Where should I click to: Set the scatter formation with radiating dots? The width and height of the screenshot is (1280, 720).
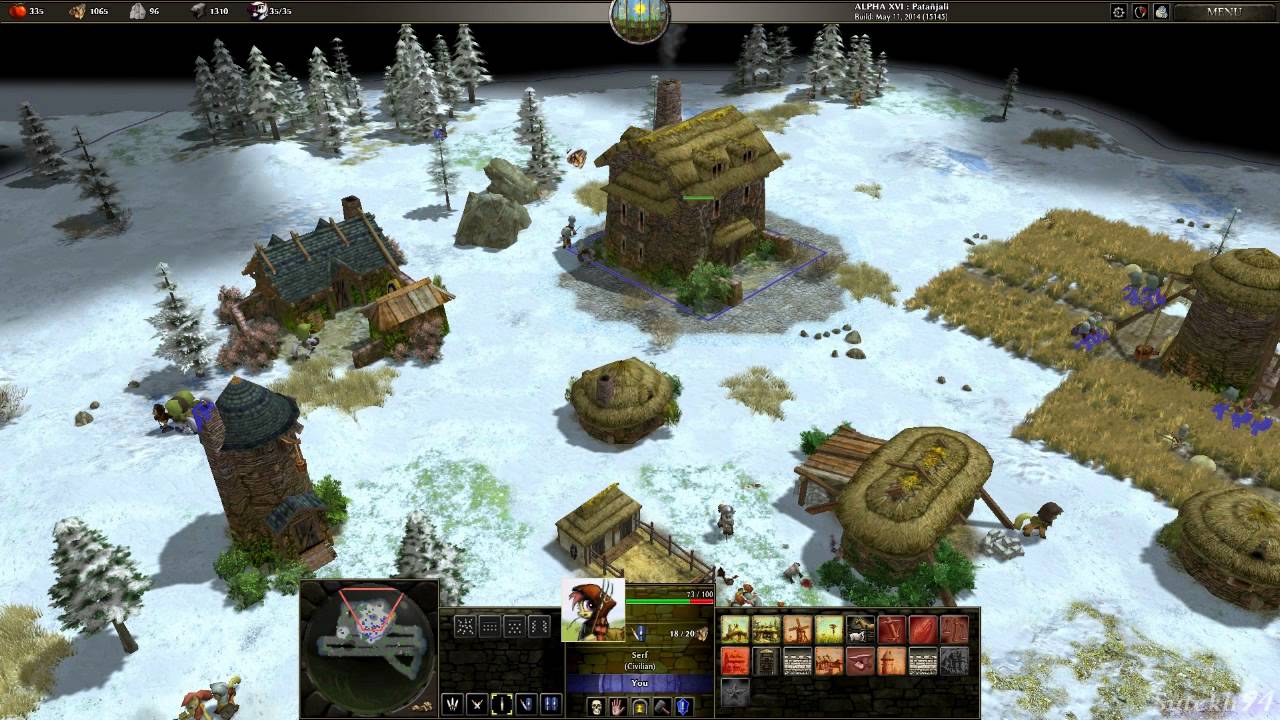tap(465, 627)
